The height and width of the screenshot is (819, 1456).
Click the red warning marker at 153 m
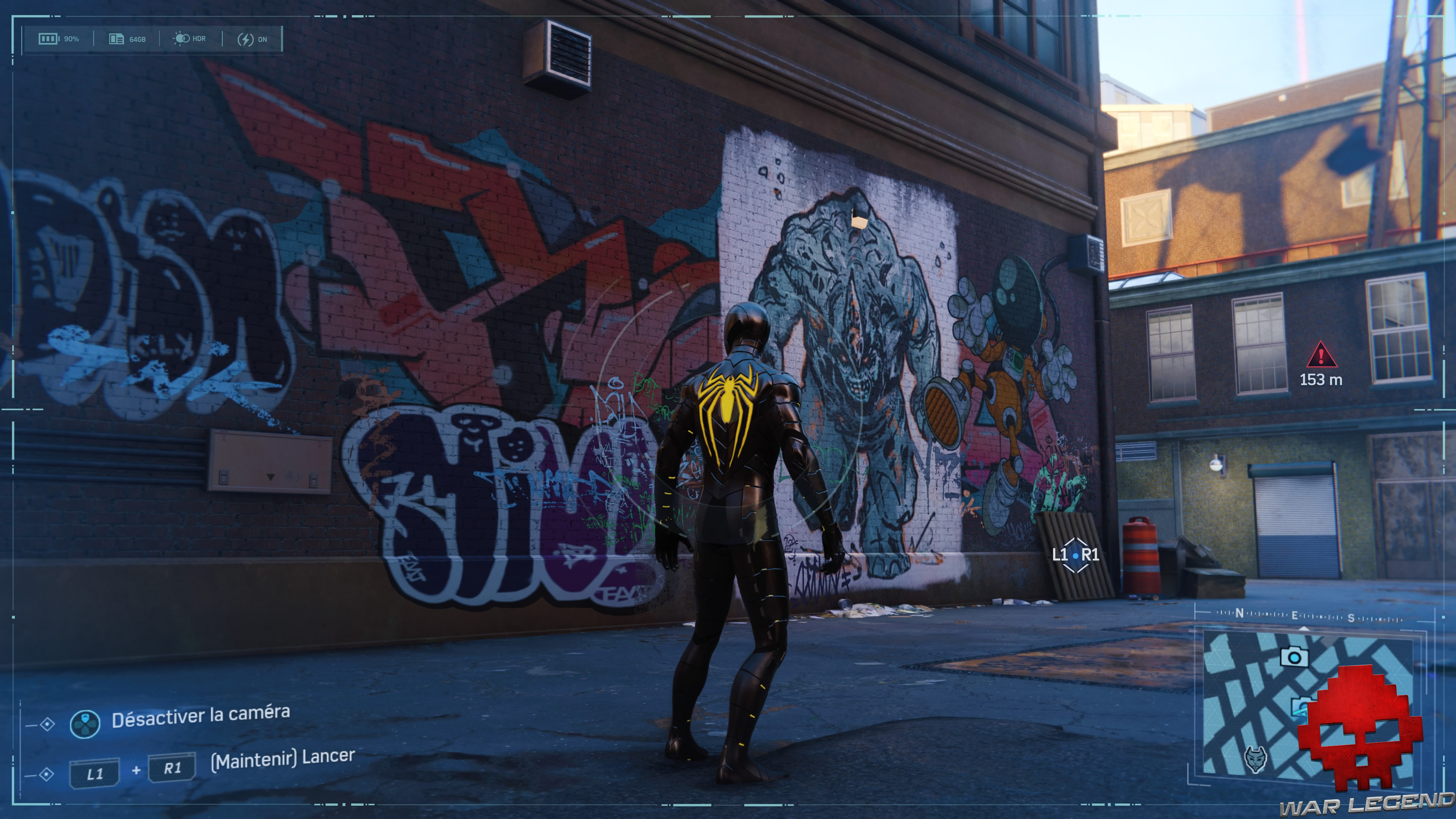tap(1321, 356)
